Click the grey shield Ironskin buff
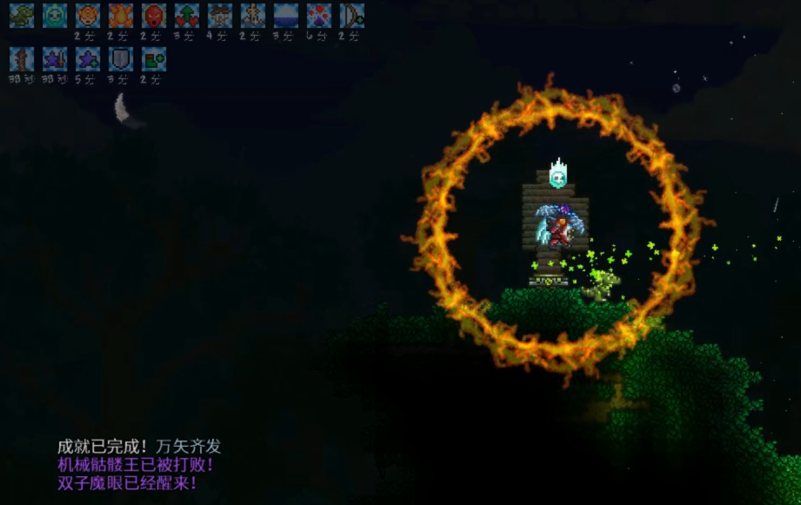Viewport: 801px width, 505px height. tap(121, 59)
